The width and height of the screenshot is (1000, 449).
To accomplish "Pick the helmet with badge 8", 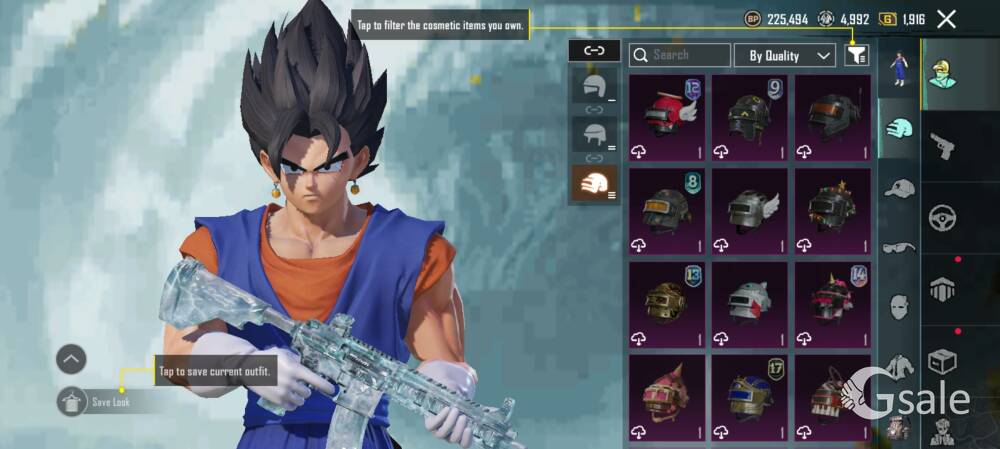I will click(x=667, y=210).
